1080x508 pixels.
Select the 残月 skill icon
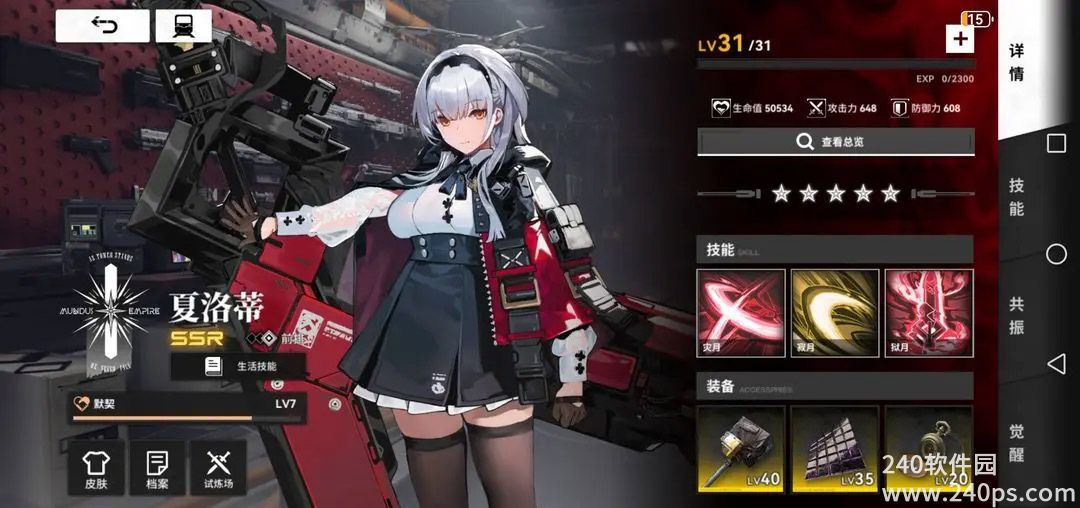tap(835, 314)
